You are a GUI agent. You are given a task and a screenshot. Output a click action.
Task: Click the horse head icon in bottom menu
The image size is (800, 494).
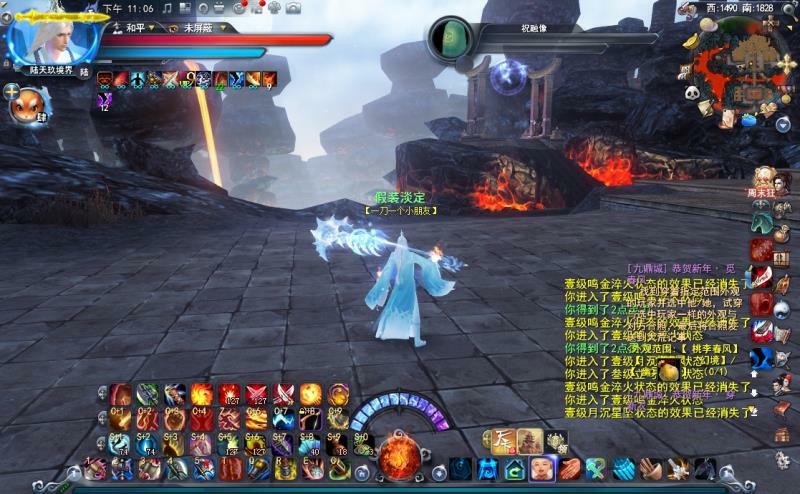[x=705, y=468]
